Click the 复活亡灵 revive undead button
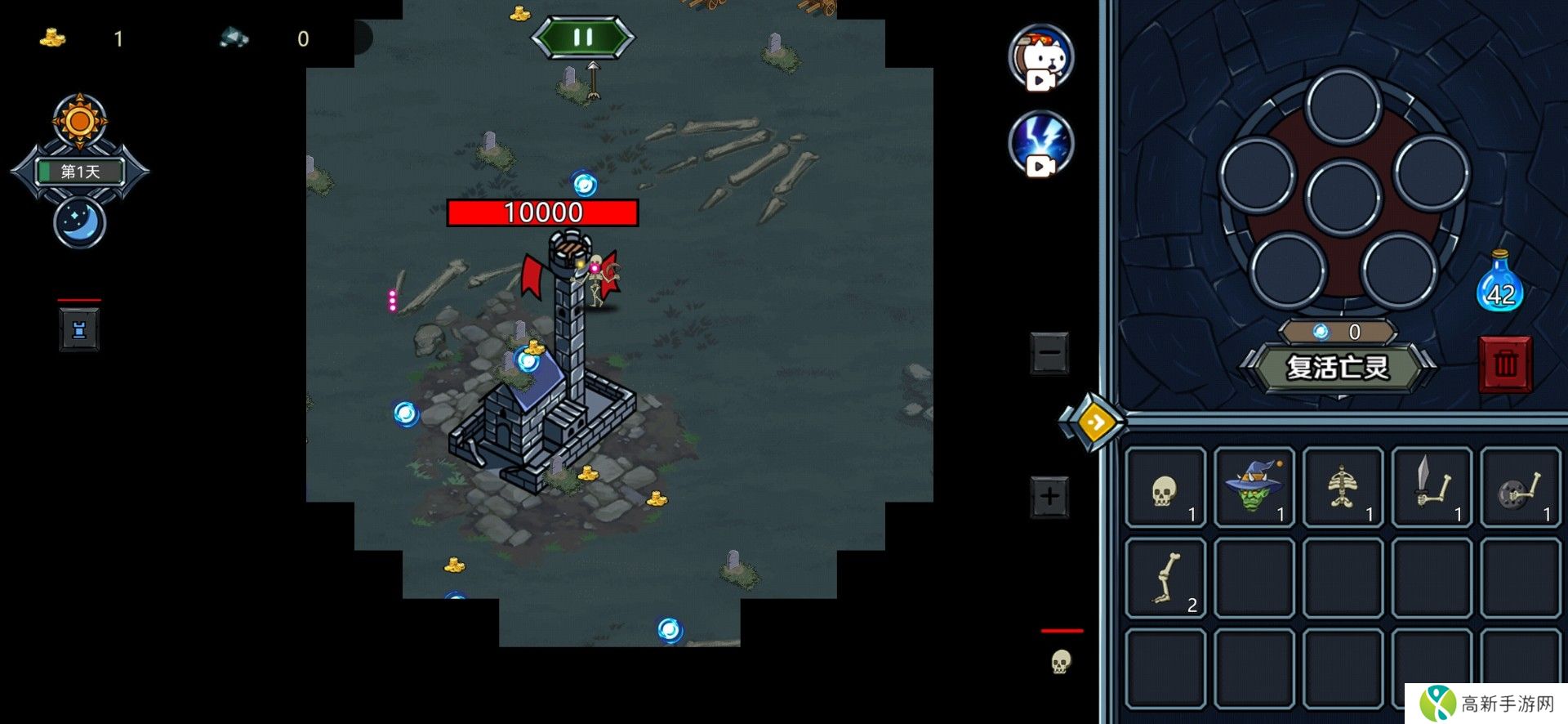 coord(1338,368)
